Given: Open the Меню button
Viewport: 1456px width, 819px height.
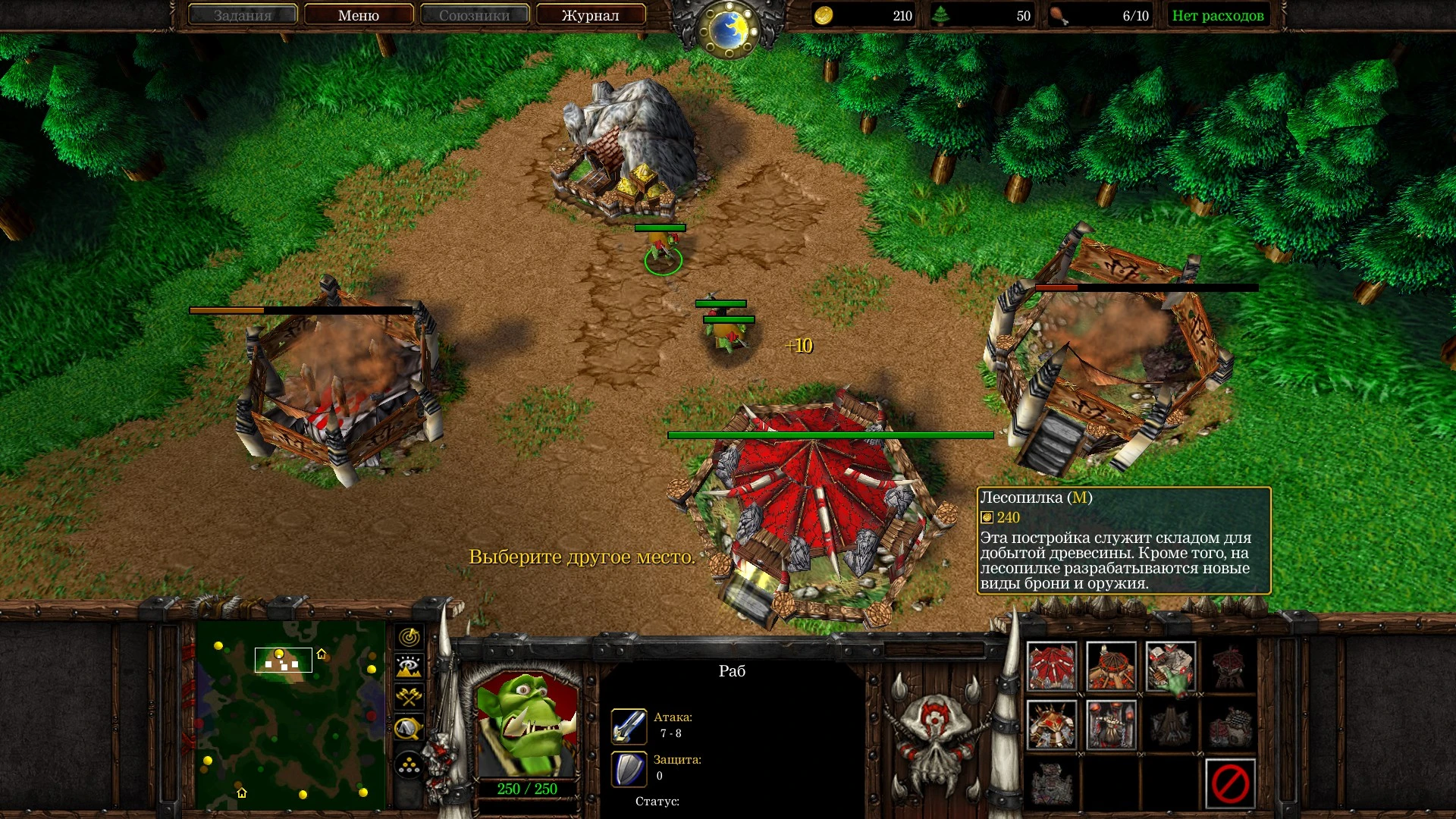Looking at the screenshot, I should (x=359, y=15).
